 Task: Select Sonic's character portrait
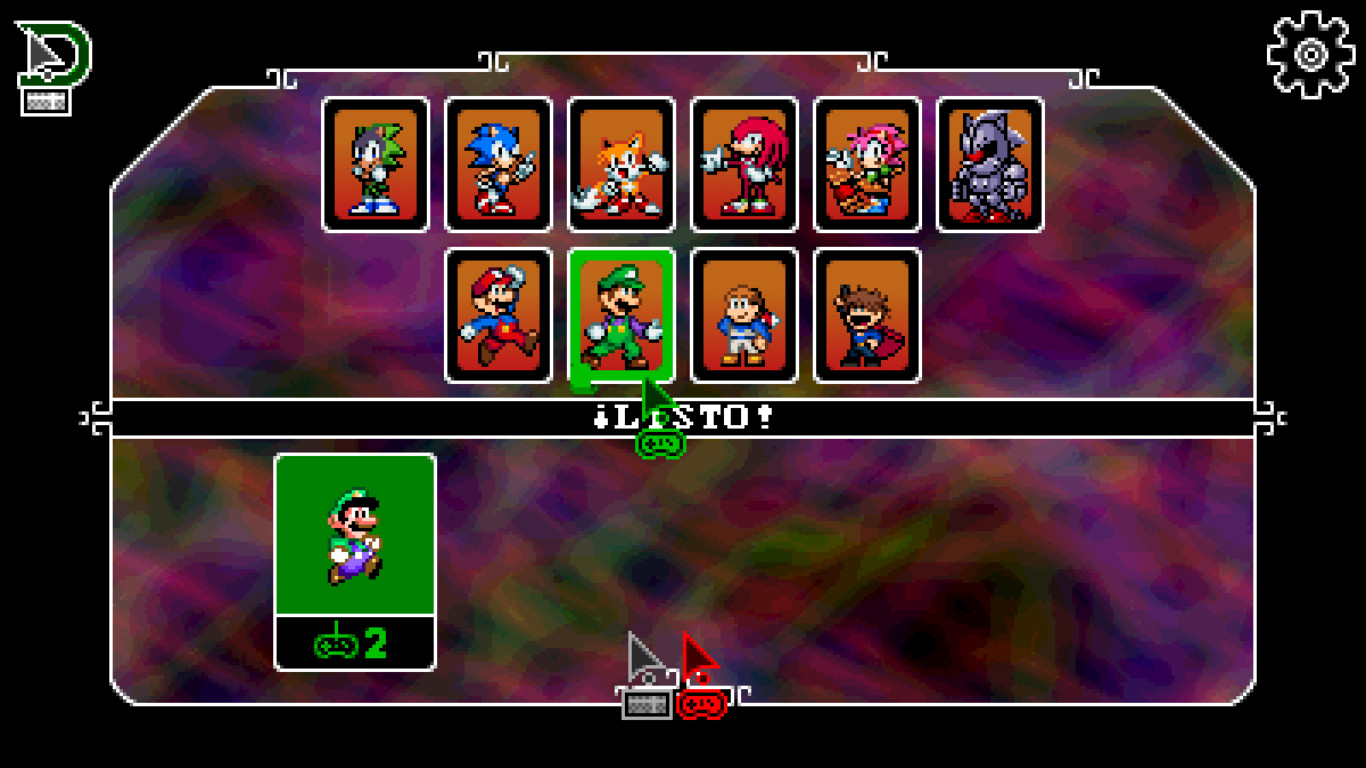click(496, 163)
